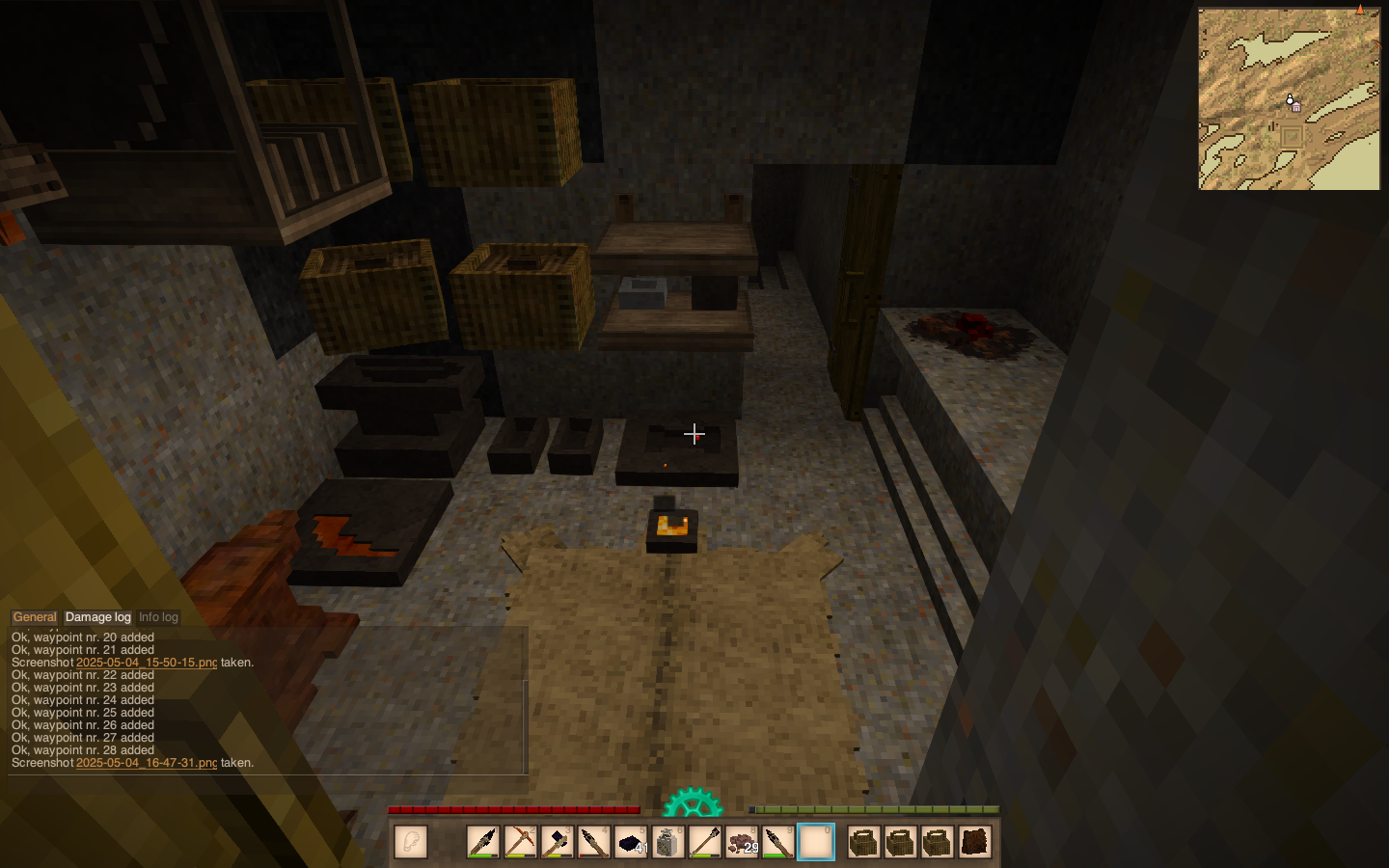The height and width of the screenshot is (868, 1389).
Task: Pick the sack item in the hotbar
Action: 667,842
